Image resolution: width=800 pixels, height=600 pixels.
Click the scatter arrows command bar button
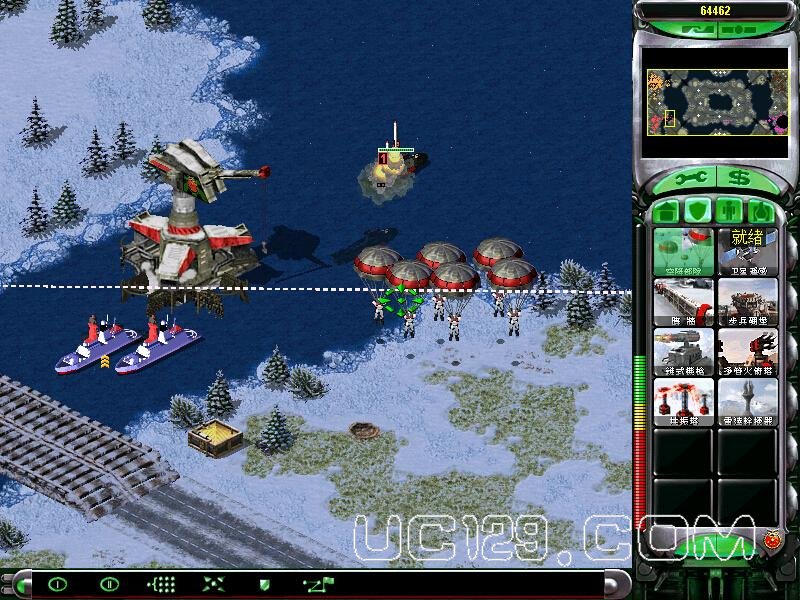pos(212,584)
